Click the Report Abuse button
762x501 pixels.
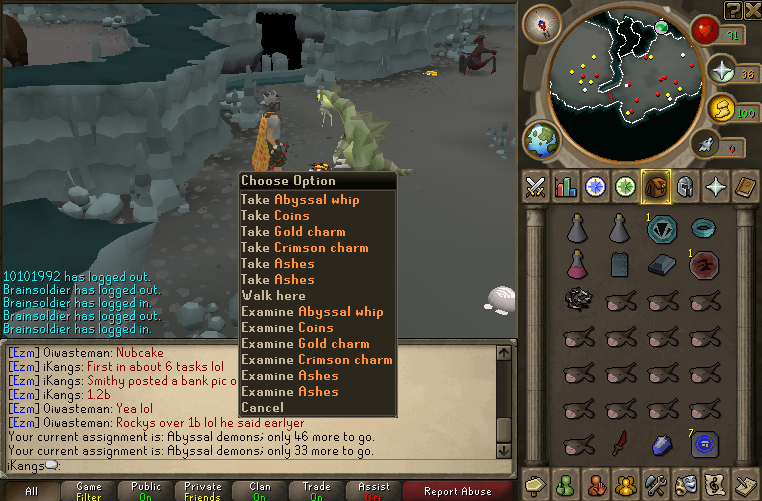click(x=458, y=491)
